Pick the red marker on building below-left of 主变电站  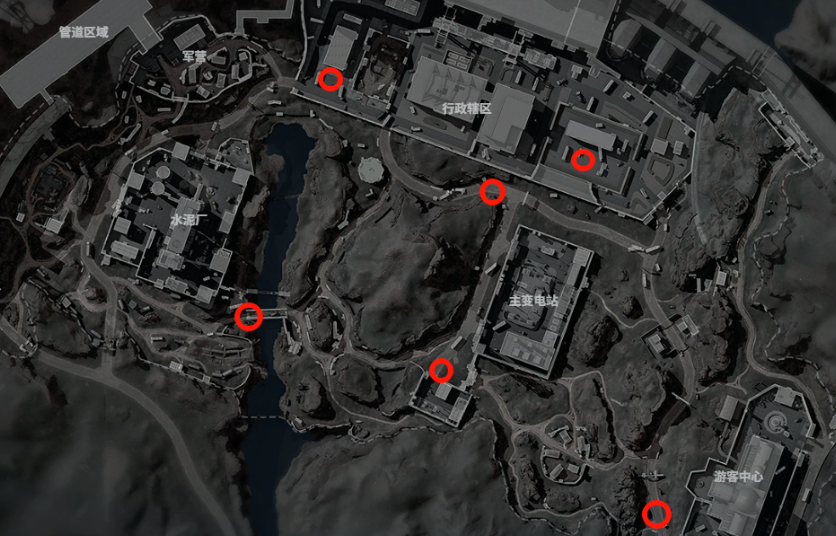441,371
